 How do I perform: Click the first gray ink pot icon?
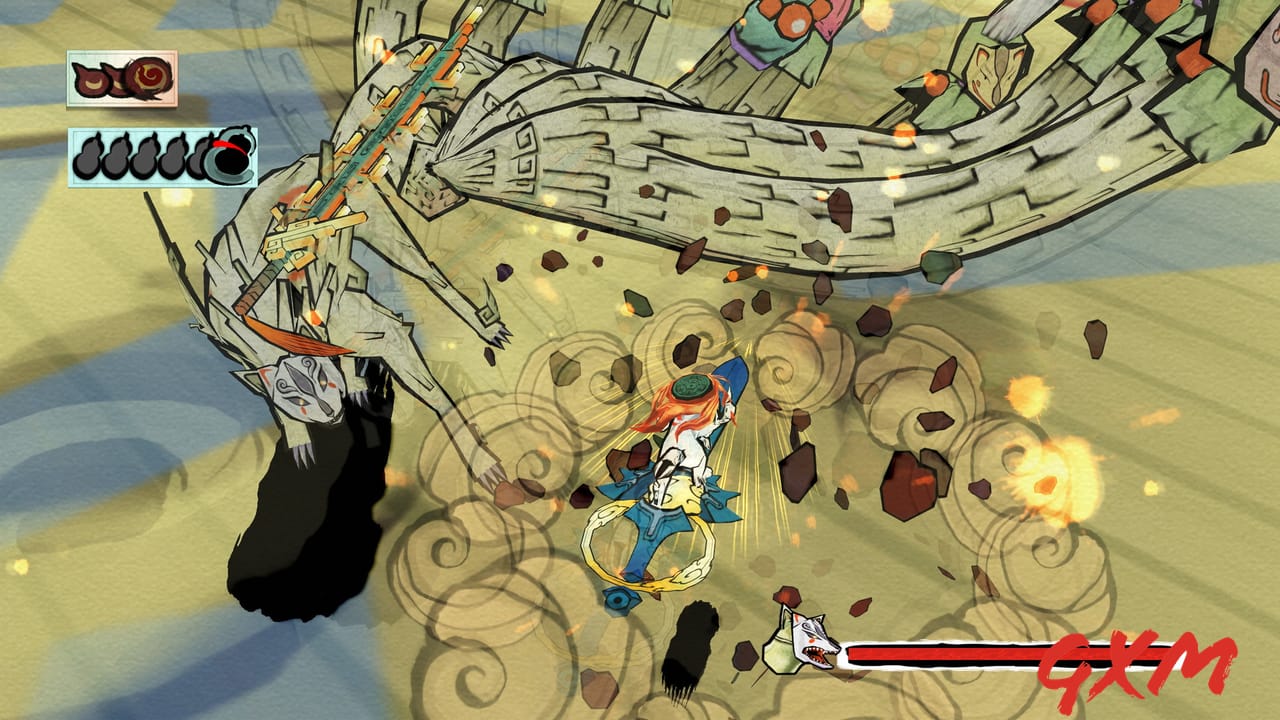pyautogui.click(x=89, y=160)
